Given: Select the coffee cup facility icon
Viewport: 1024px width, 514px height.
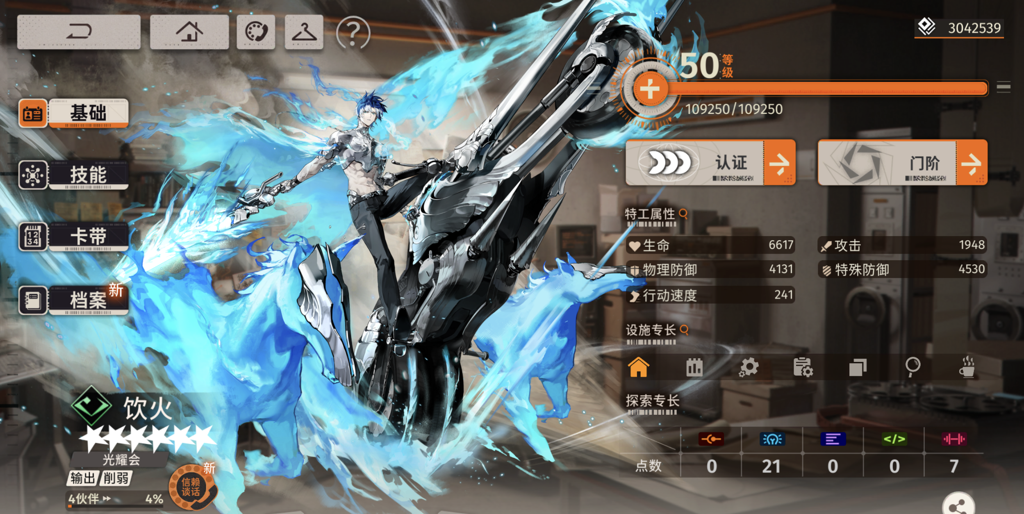Looking at the screenshot, I should (x=967, y=367).
